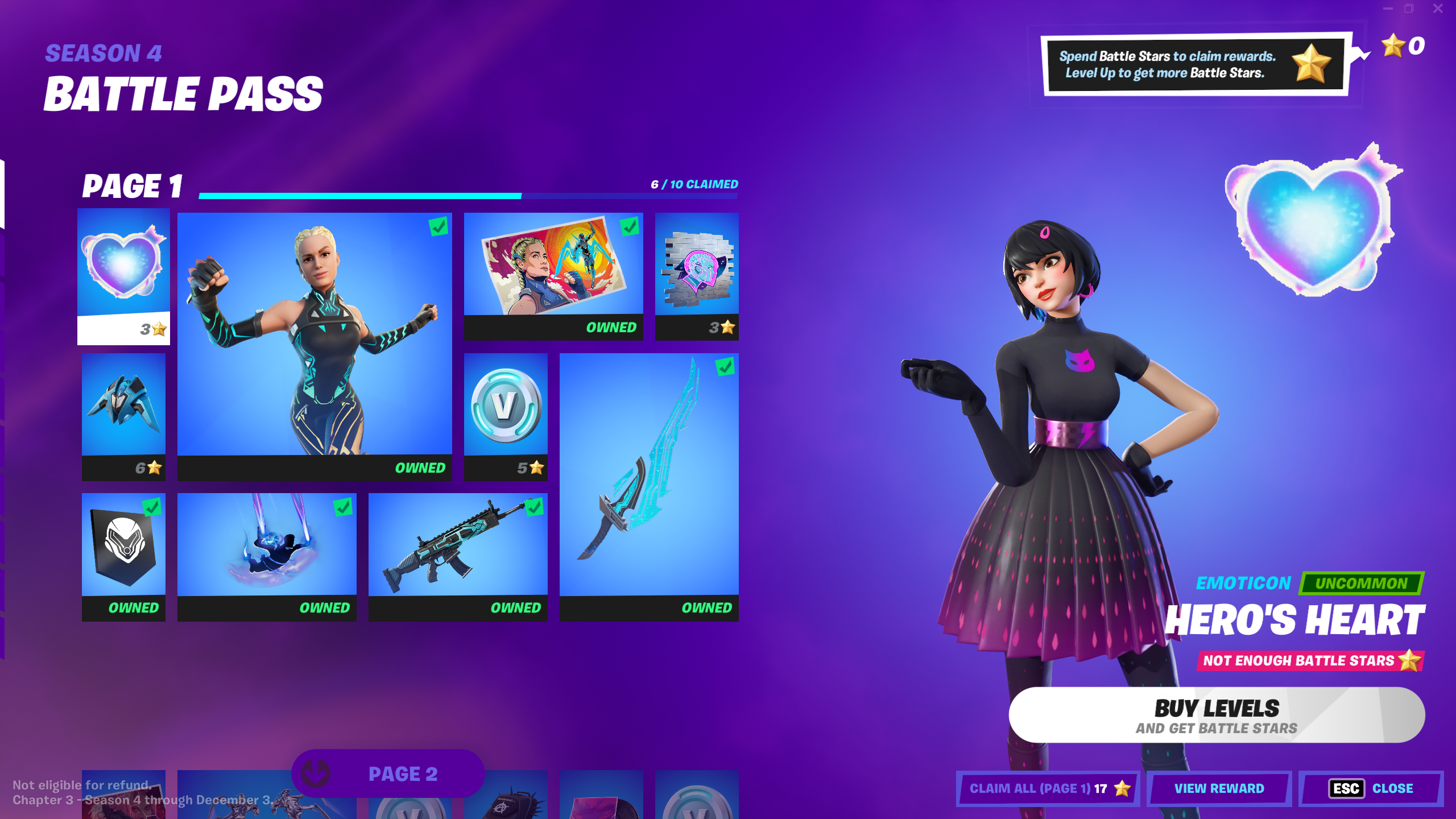This screenshot has width=1456, height=819.
Task: Open View Reward for Hero's Heart
Action: click(x=1219, y=788)
